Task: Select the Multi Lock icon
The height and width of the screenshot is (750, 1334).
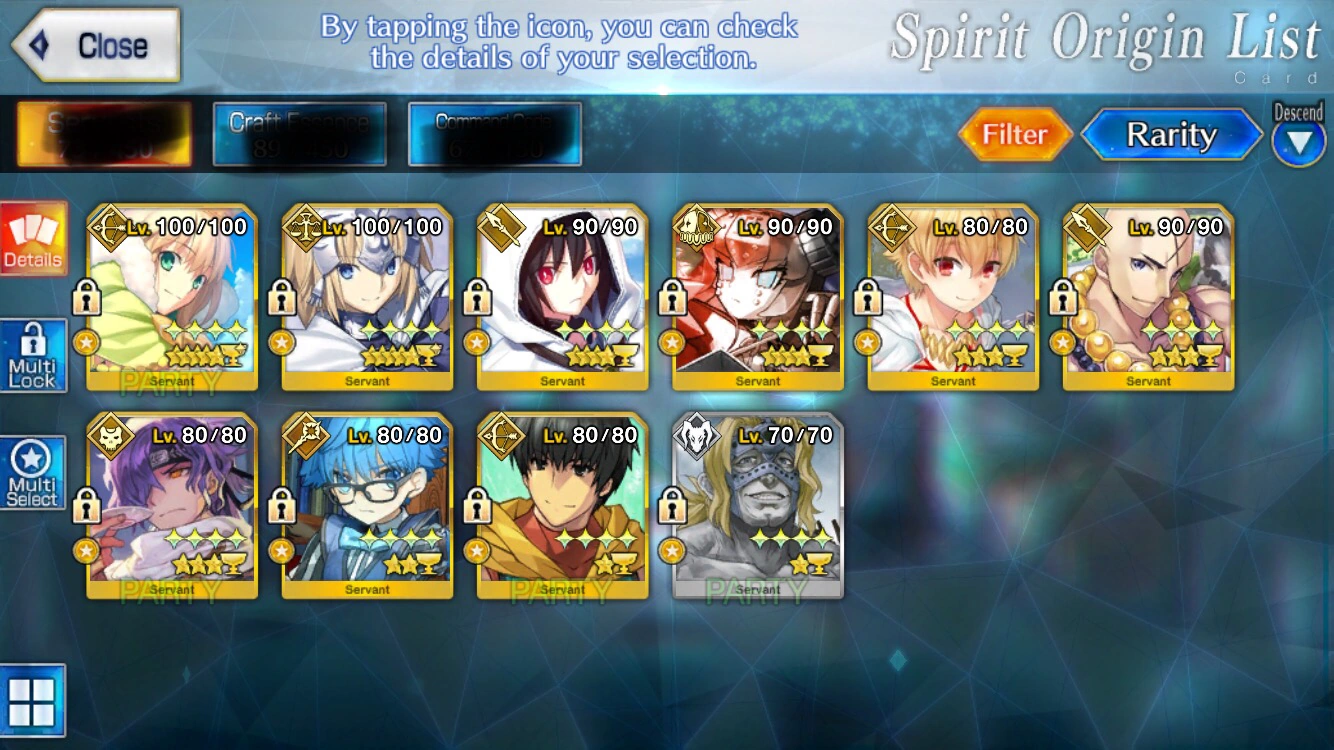Action: [x=33, y=352]
